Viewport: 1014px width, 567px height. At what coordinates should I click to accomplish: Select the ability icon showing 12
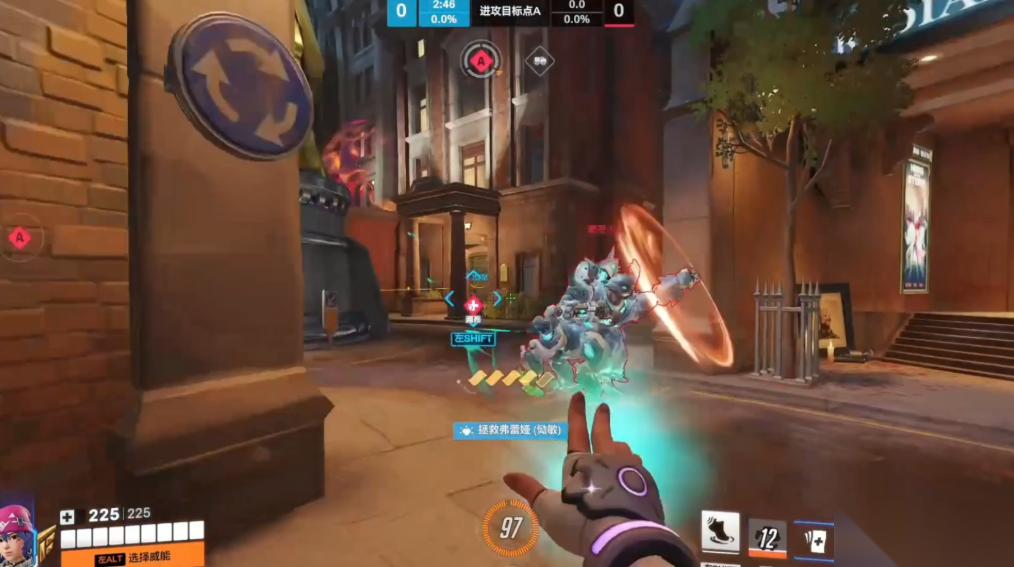pos(767,538)
